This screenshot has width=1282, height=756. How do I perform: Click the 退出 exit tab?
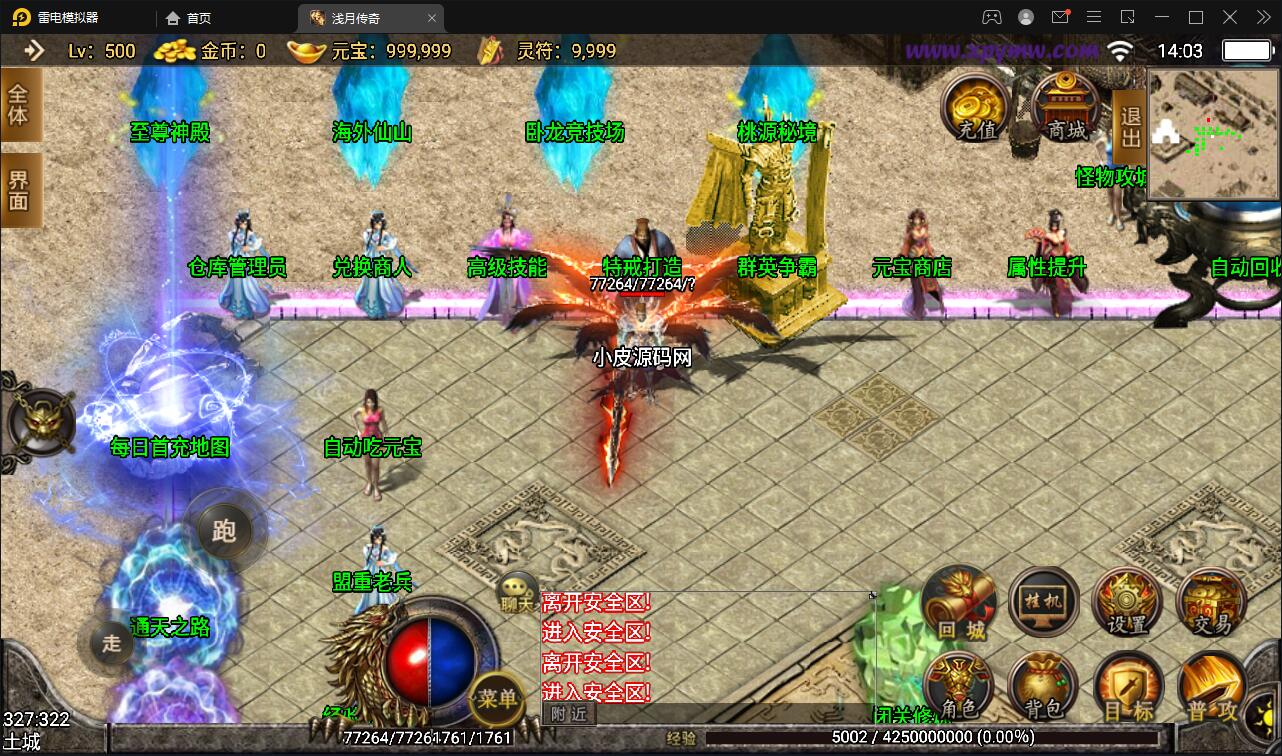coord(1130,129)
